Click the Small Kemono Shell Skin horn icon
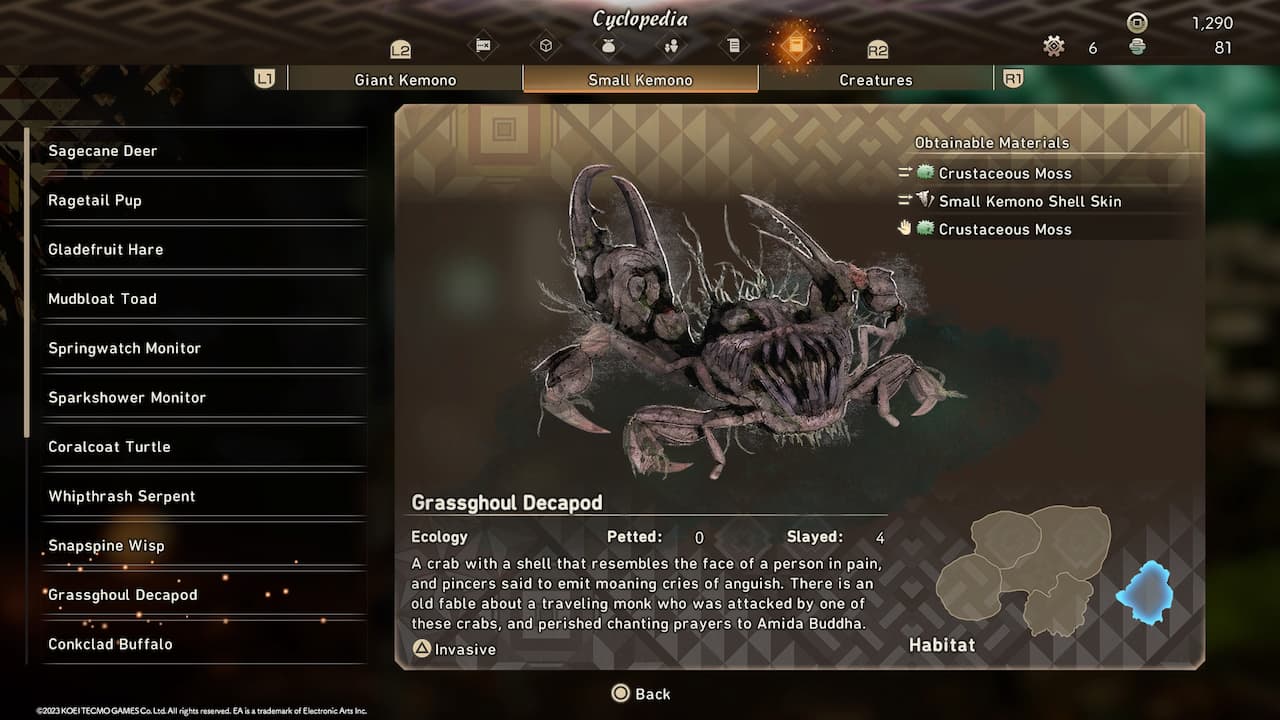 pos(925,201)
